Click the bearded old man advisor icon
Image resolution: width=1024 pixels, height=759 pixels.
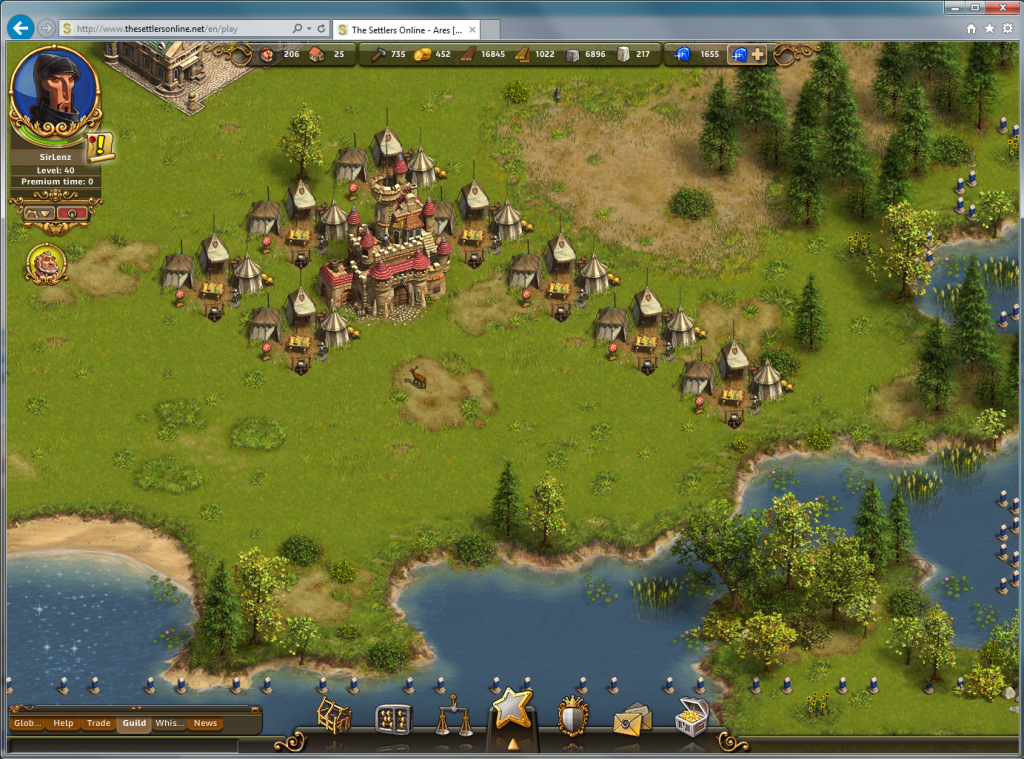point(46,263)
